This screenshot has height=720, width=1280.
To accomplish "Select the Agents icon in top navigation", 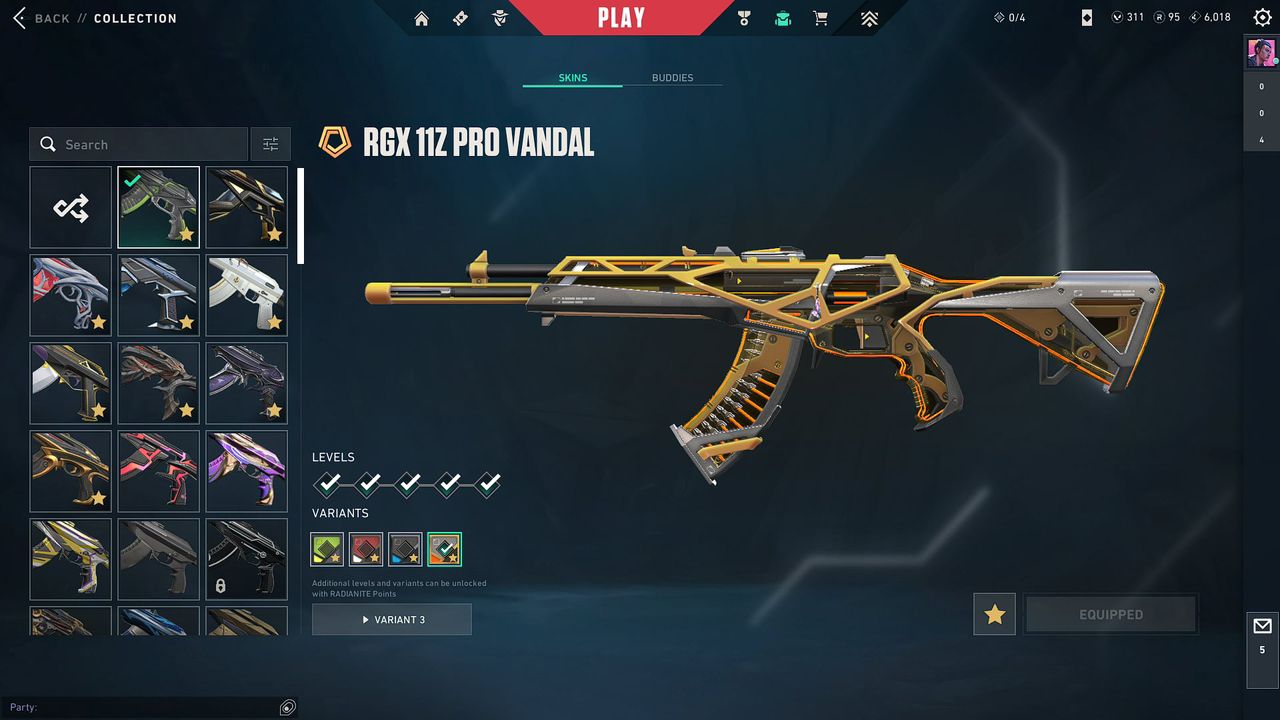I will pos(498,17).
